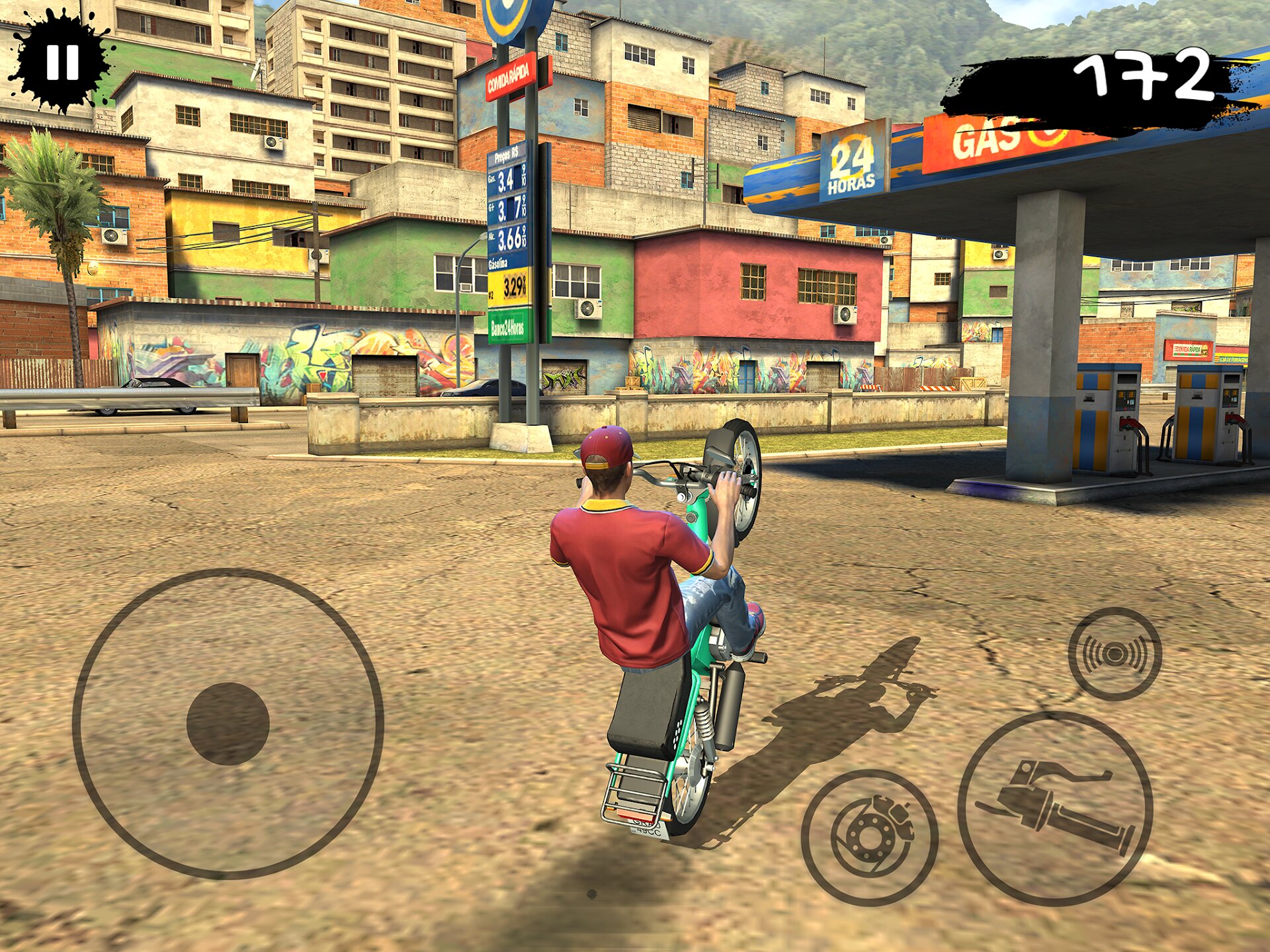Screen dimensions: 1270x952
Task: Tap the virtual steering joystick knob
Action: pyautogui.click(x=228, y=724)
